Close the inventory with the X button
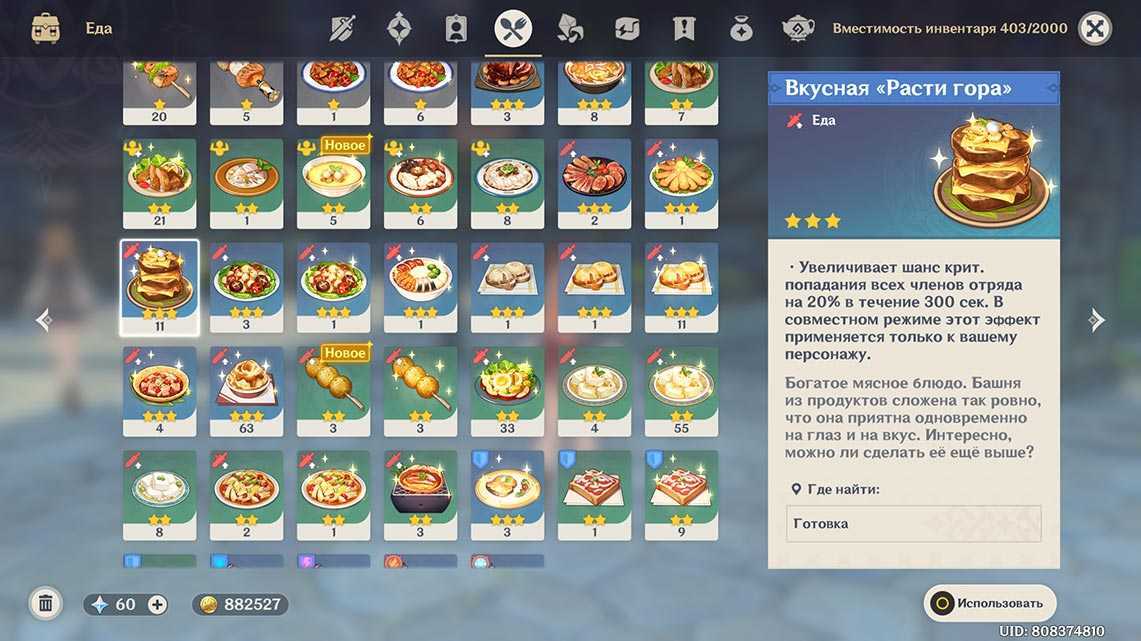The width and height of the screenshot is (1141, 641). (1095, 29)
